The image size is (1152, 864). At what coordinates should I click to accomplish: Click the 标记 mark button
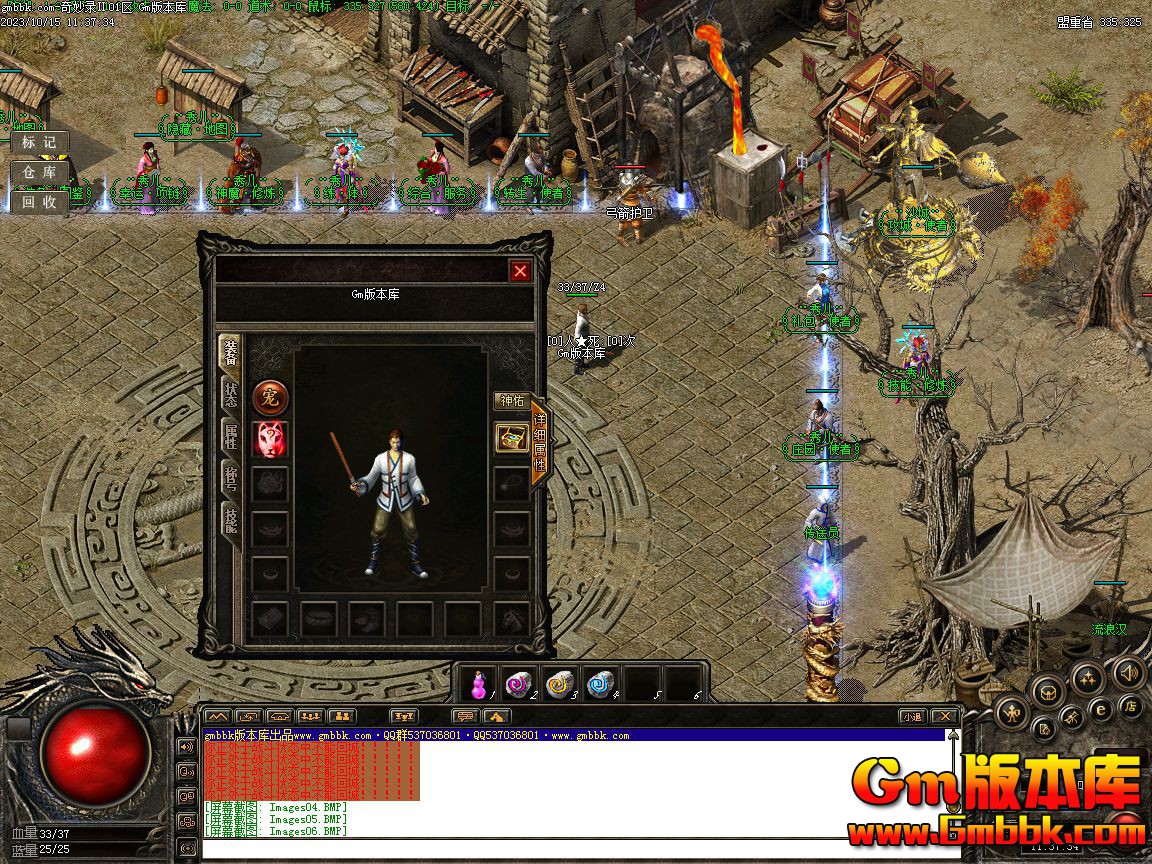pos(39,143)
